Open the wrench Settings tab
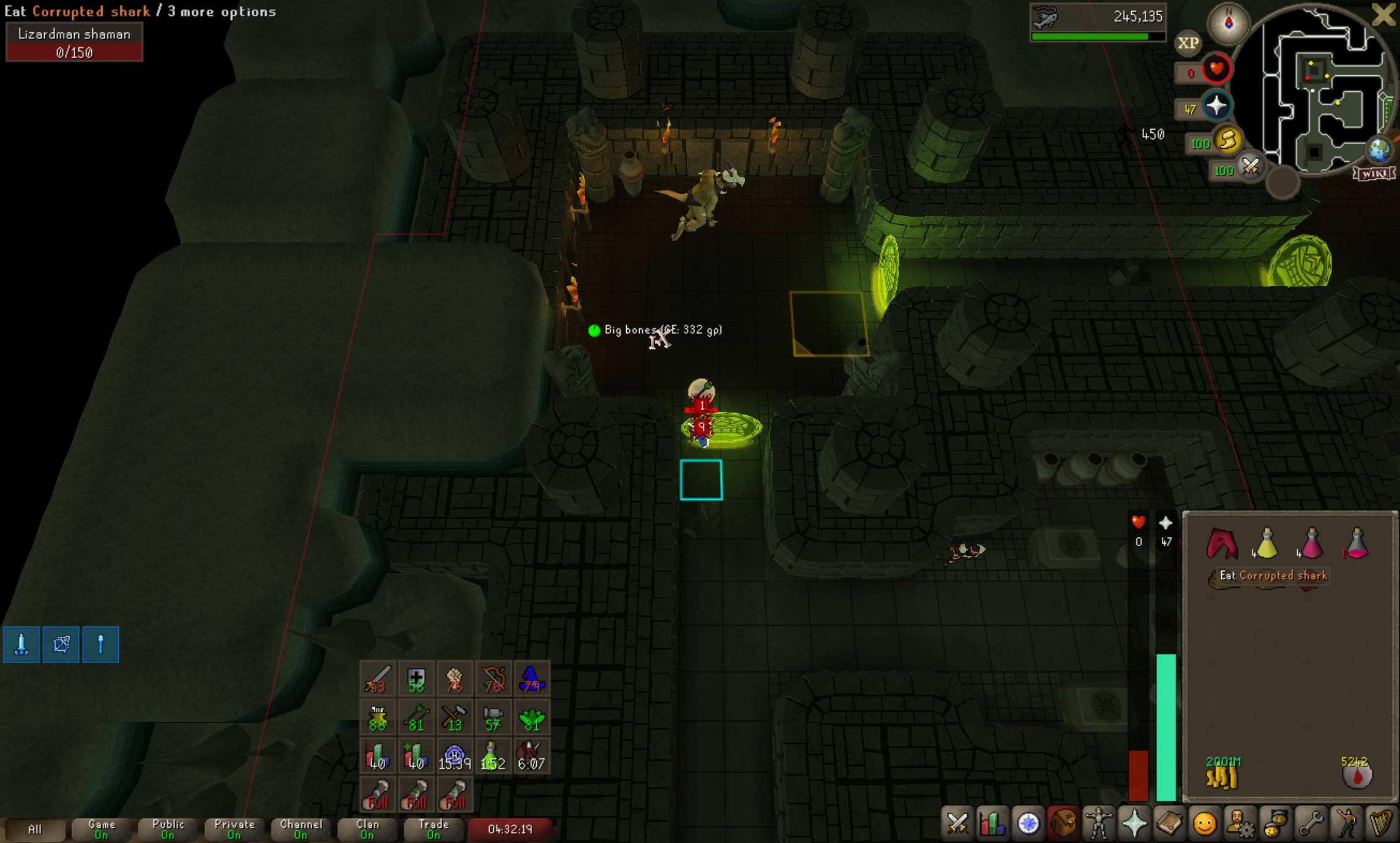 [1310, 823]
